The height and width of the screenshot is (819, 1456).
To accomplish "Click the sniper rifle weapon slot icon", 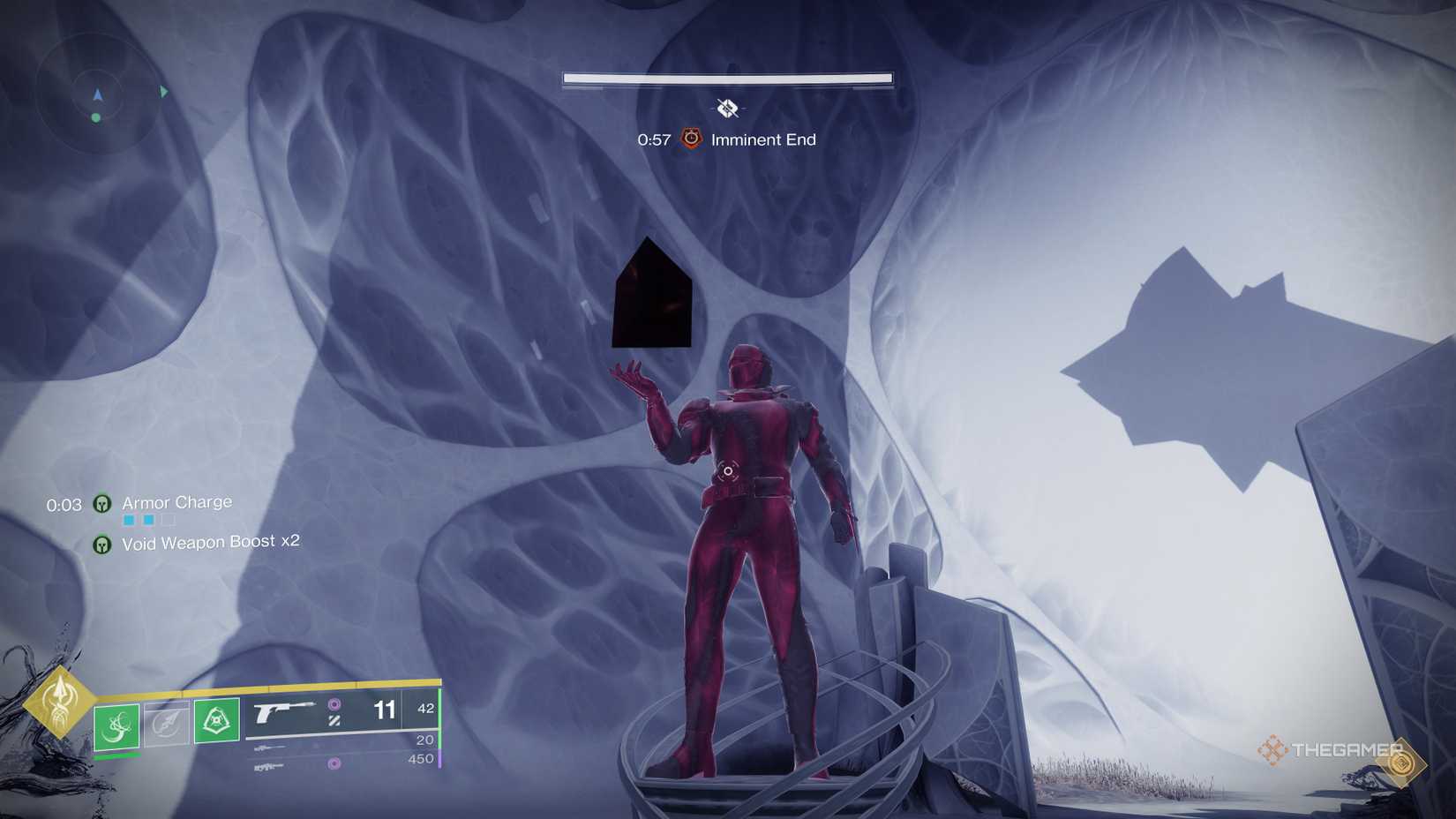I will (268, 748).
